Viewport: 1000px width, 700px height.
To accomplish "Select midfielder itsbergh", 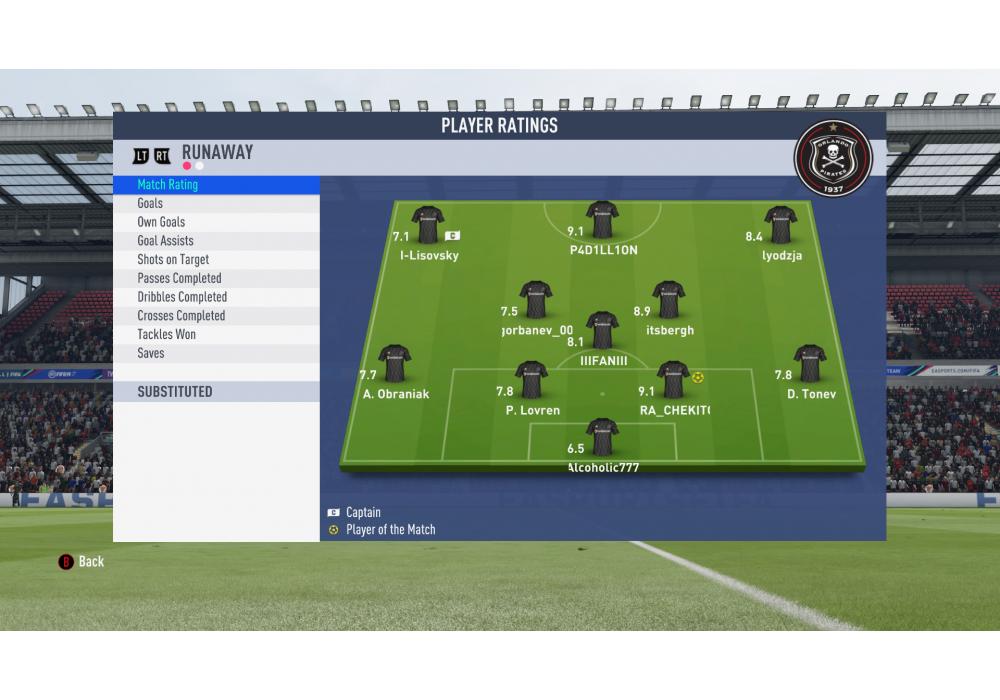I will pyautogui.click(x=668, y=300).
